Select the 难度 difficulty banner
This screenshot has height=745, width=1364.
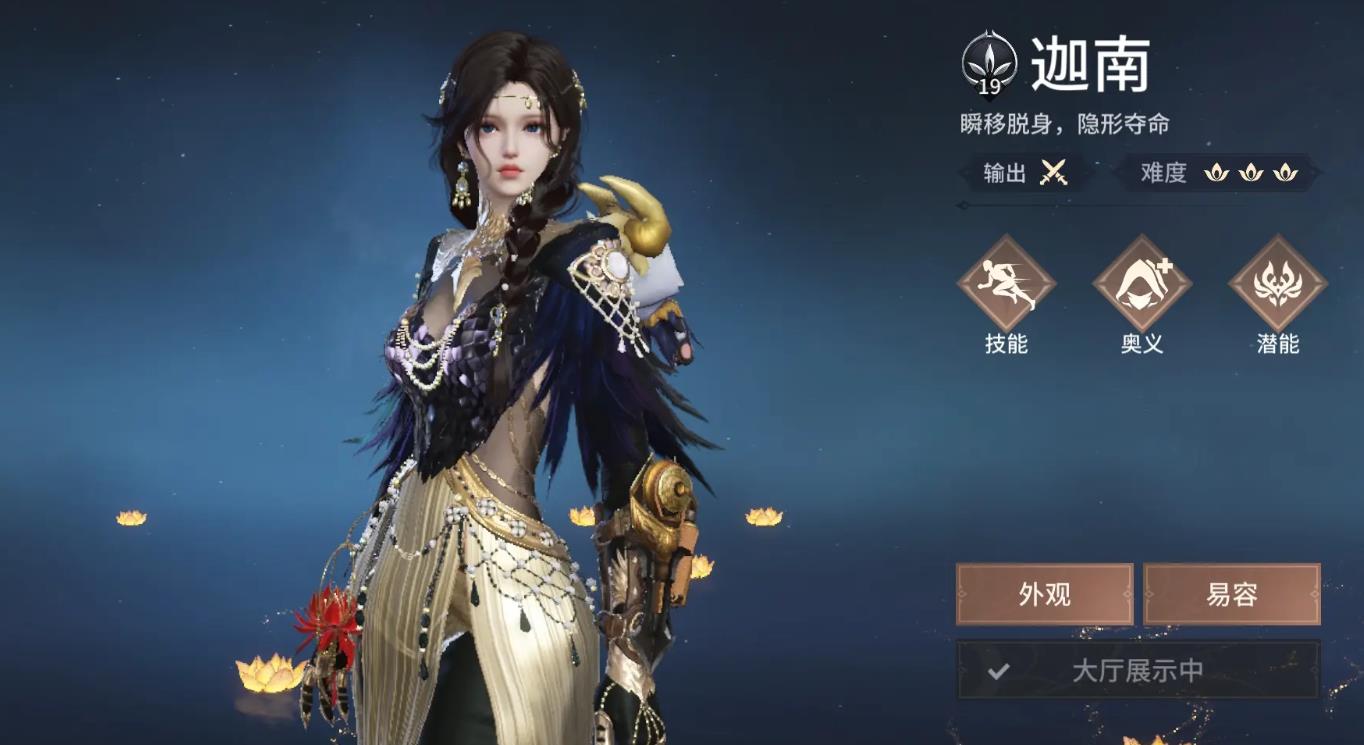coord(1220,172)
